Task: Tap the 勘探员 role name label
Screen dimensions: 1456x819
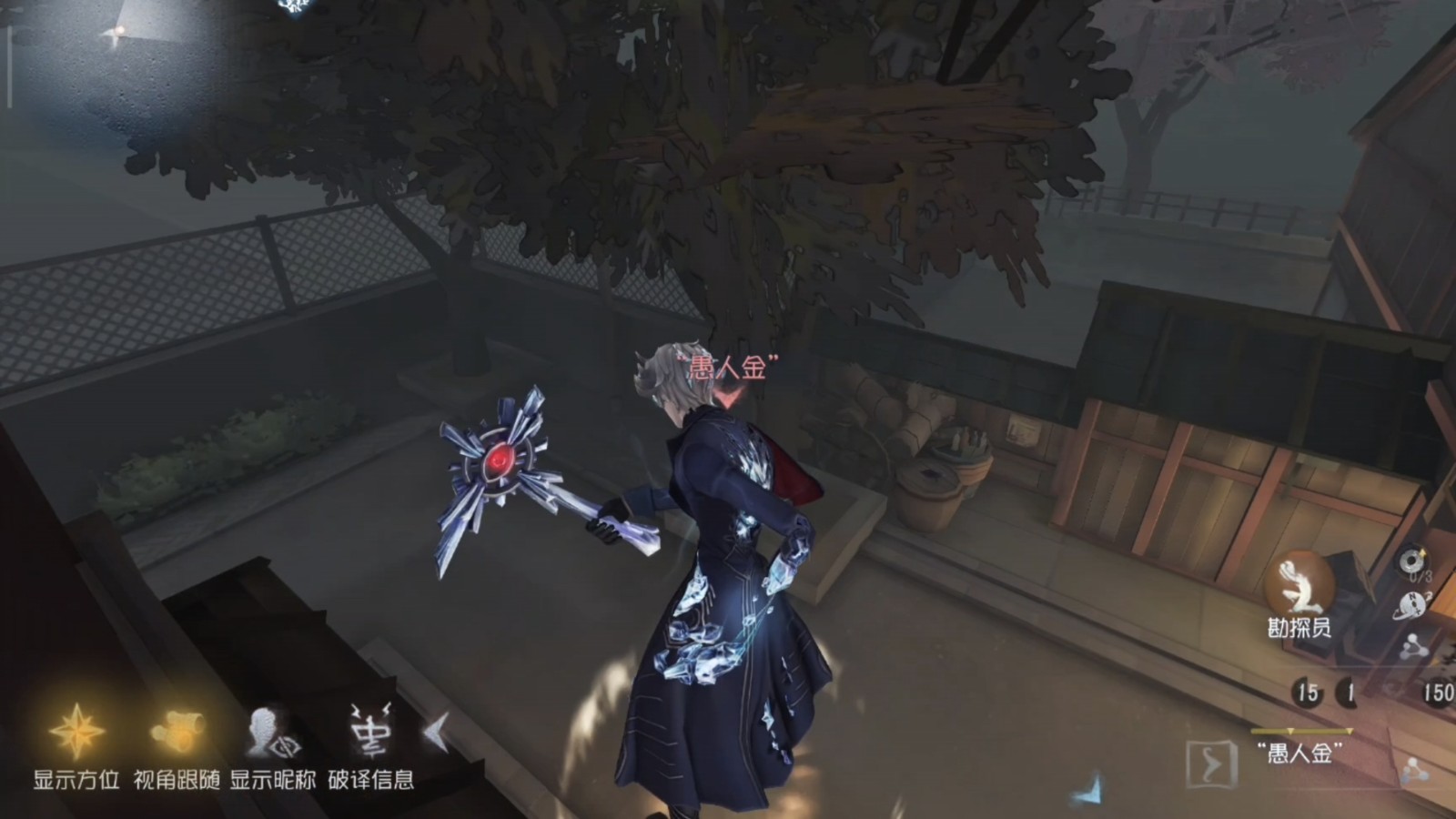Action: click(x=1299, y=625)
